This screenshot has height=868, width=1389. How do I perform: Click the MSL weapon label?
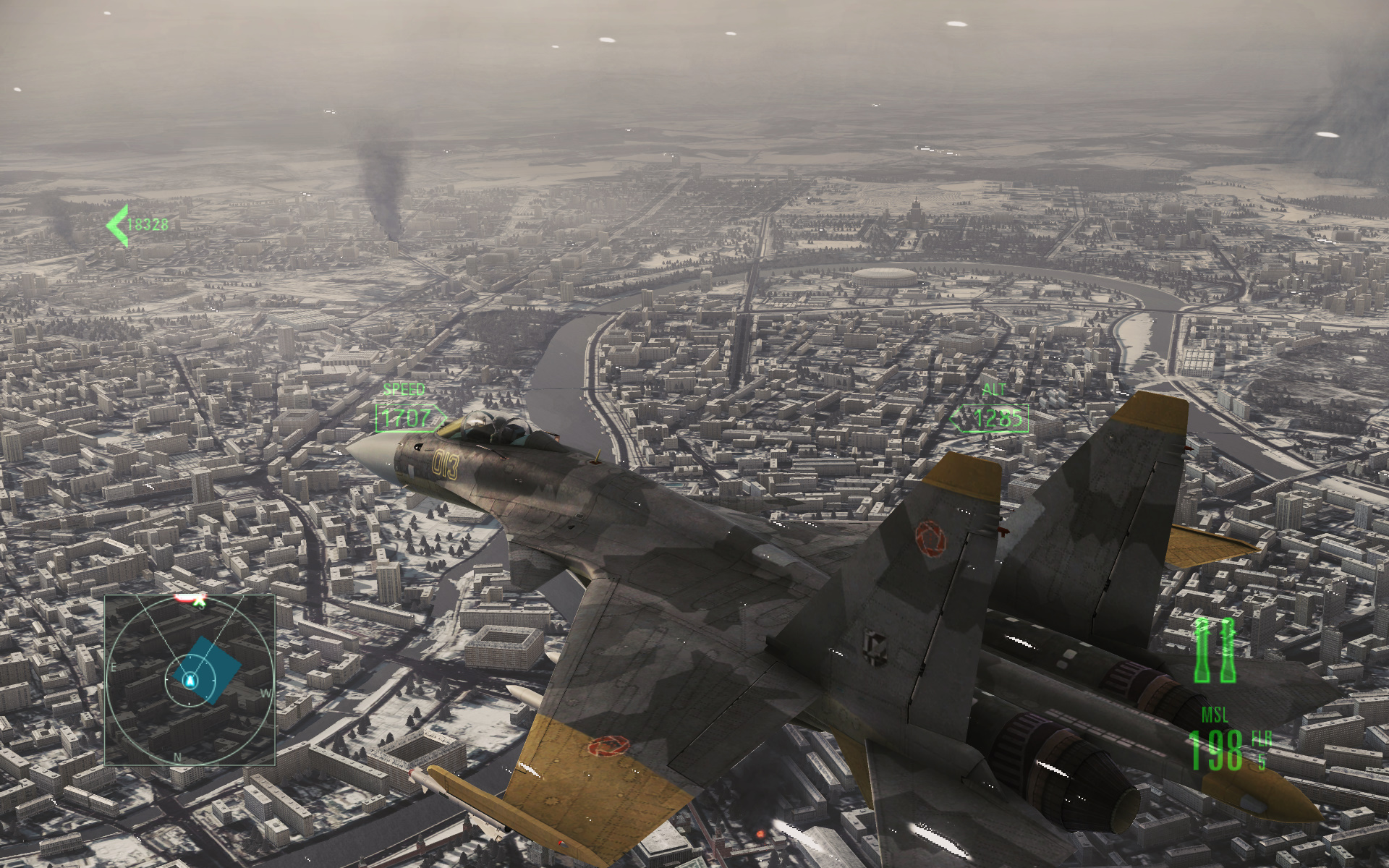click(x=1215, y=713)
